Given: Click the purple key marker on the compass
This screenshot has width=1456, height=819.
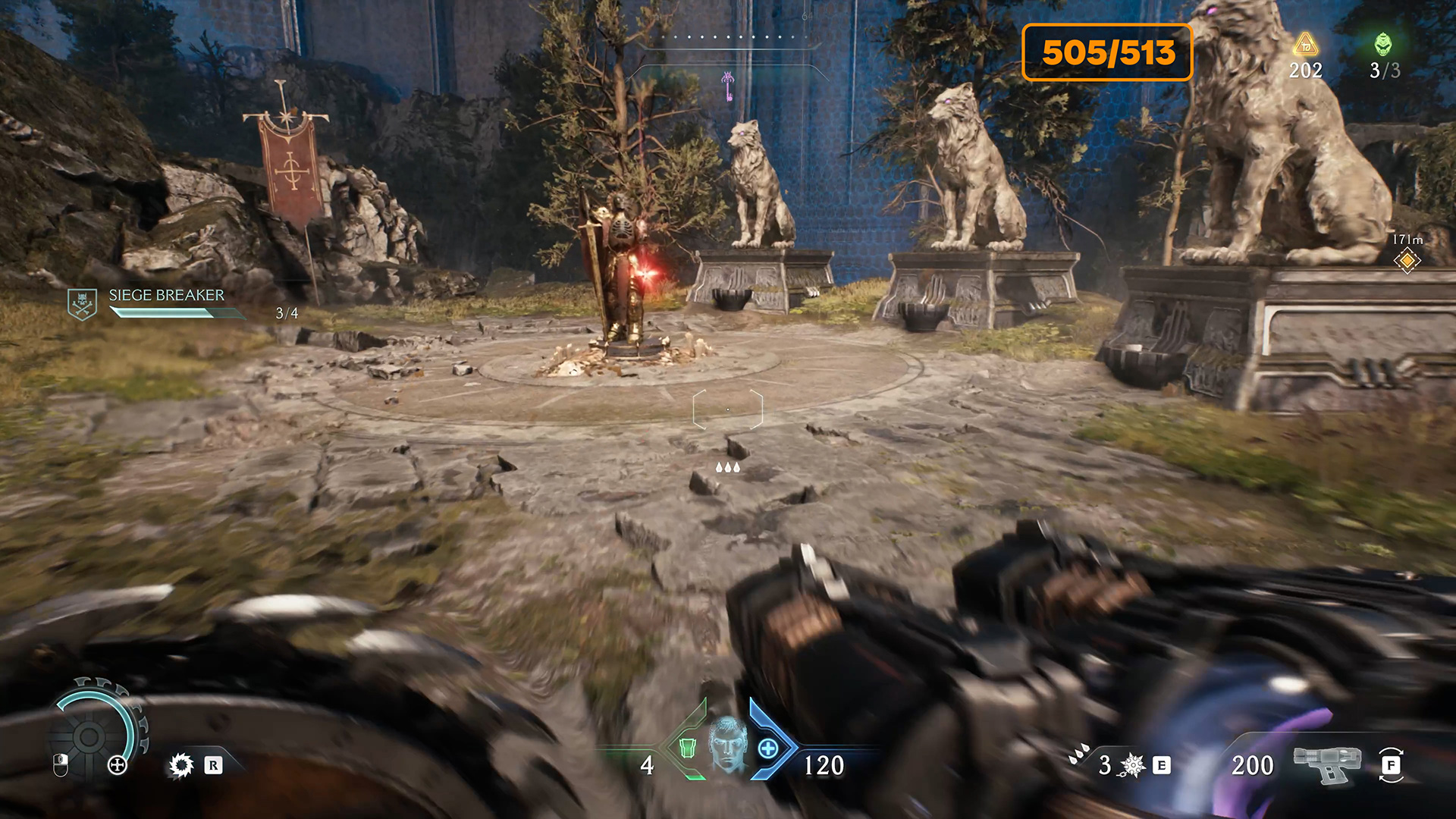Looking at the screenshot, I should click(728, 86).
